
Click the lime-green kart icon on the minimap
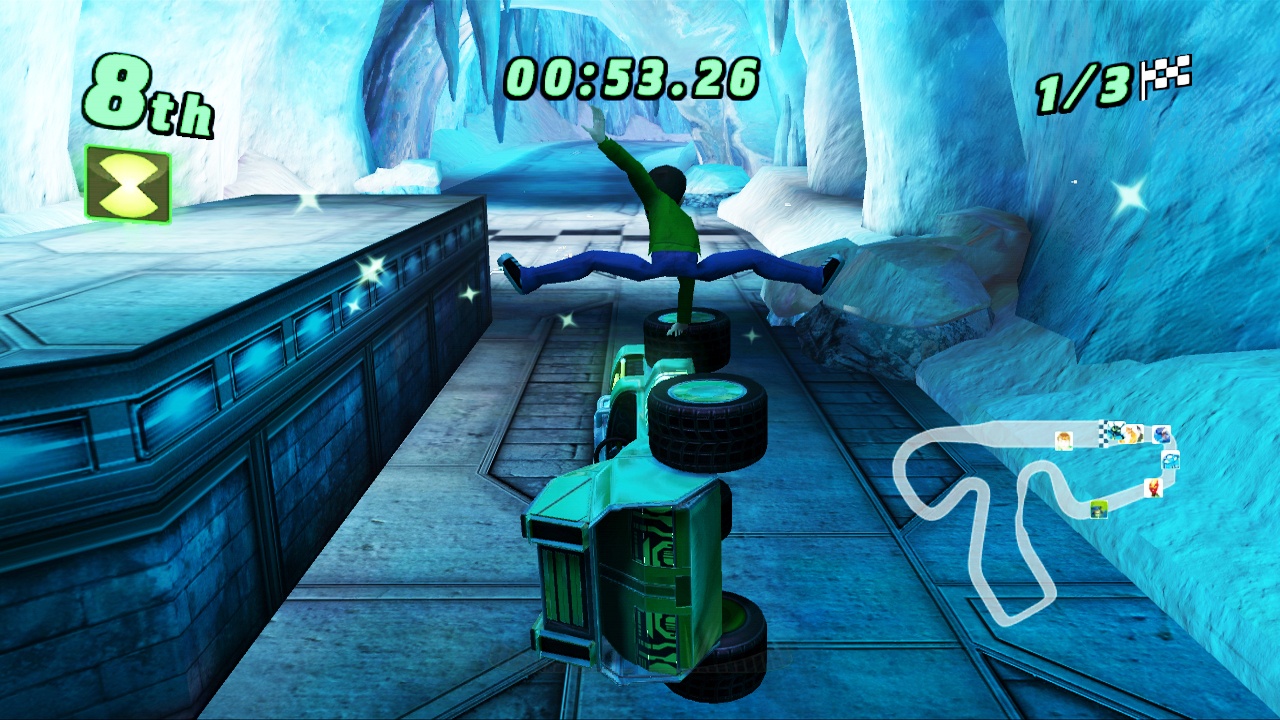coord(1099,510)
